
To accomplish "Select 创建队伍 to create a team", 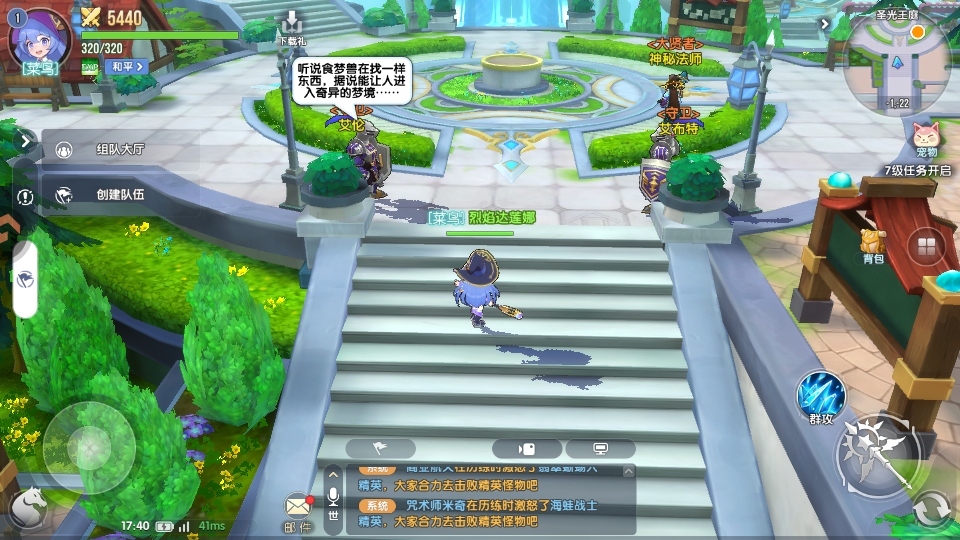I will [120, 195].
